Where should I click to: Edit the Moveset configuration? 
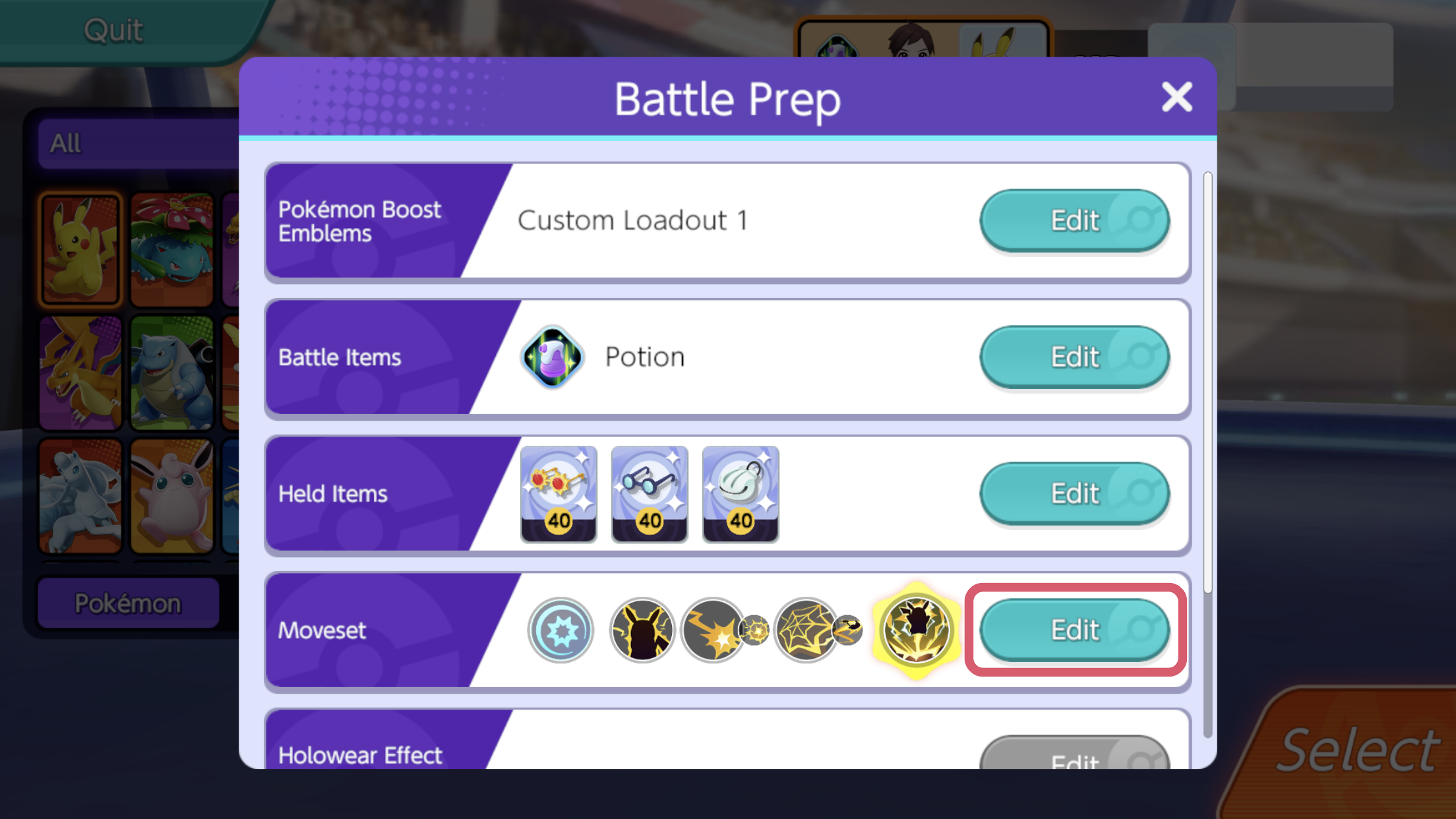pos(1074,630)
